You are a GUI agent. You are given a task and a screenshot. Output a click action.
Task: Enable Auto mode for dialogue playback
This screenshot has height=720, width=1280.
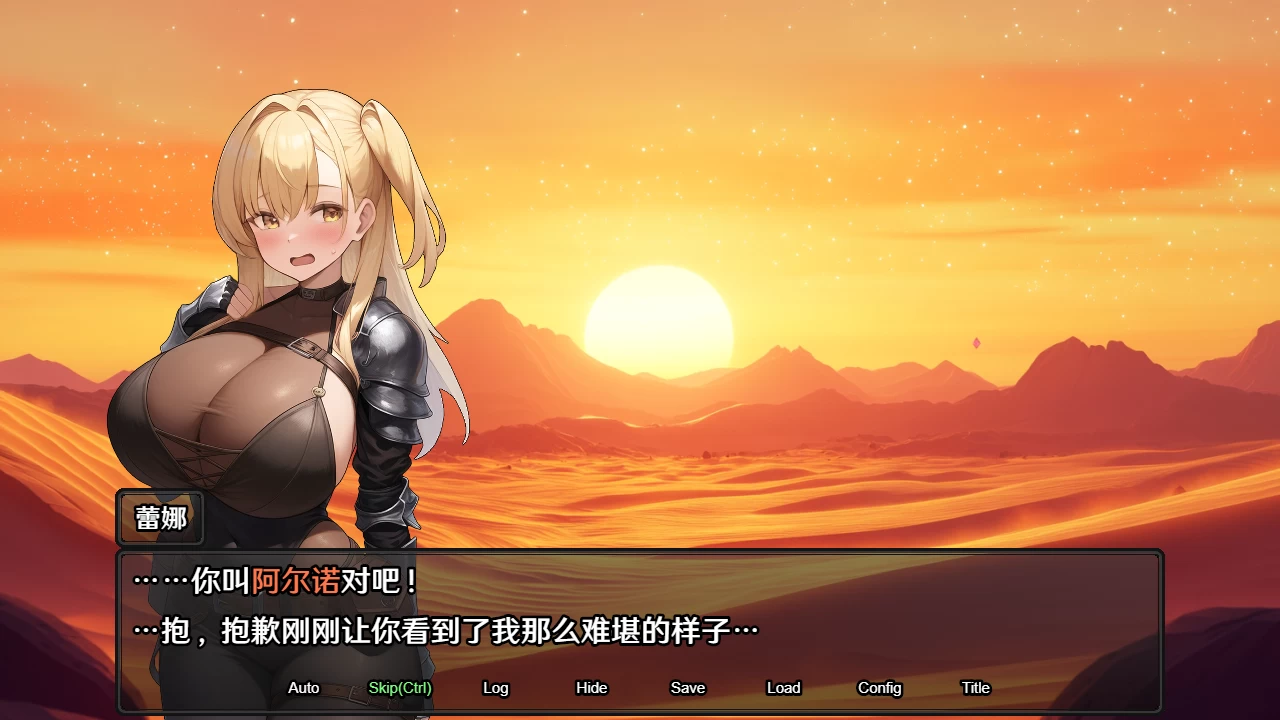[303, 688]
